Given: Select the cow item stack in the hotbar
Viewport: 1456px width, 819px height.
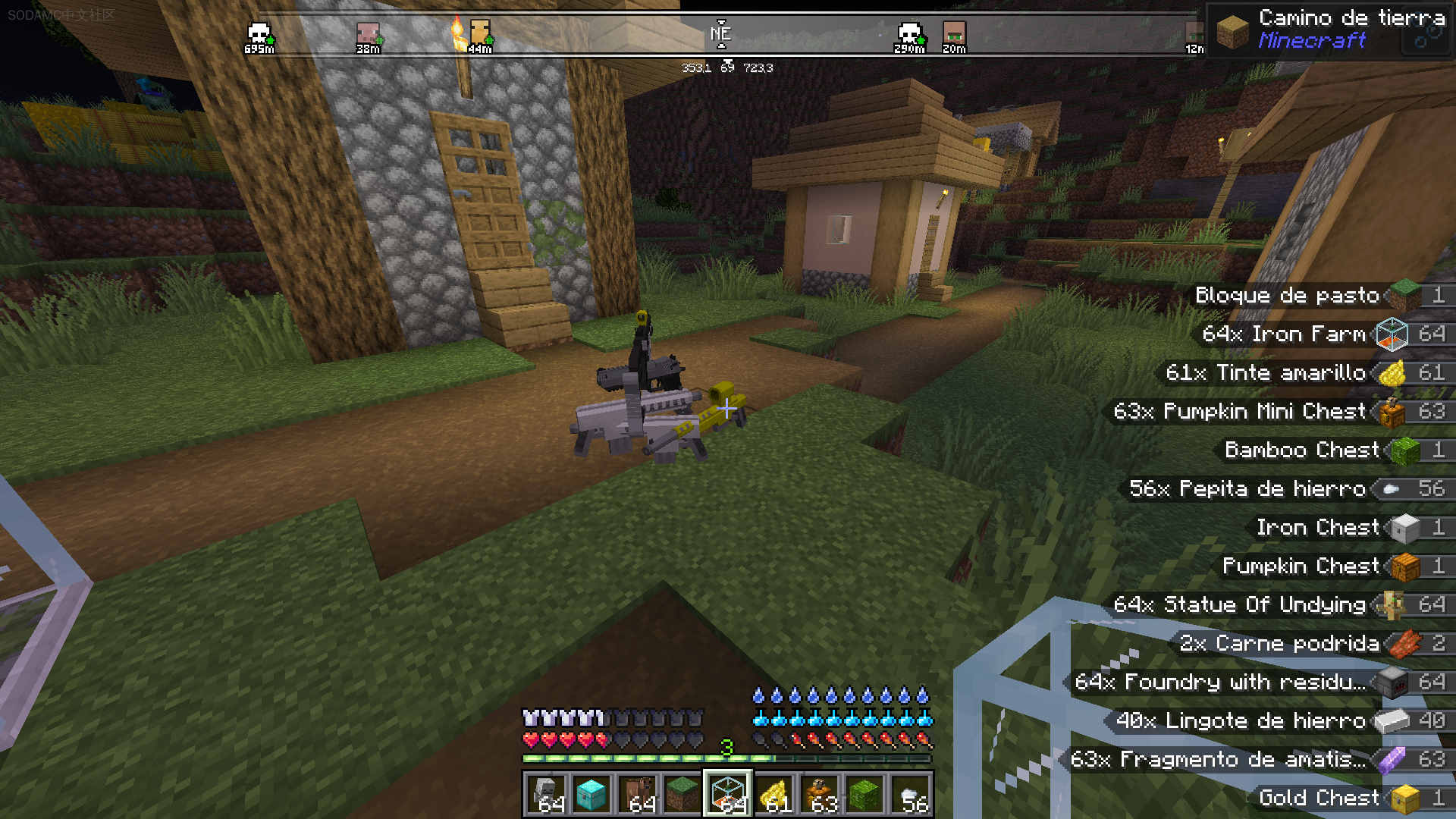Looking at the screenshot, I should (x=637, y=794).
